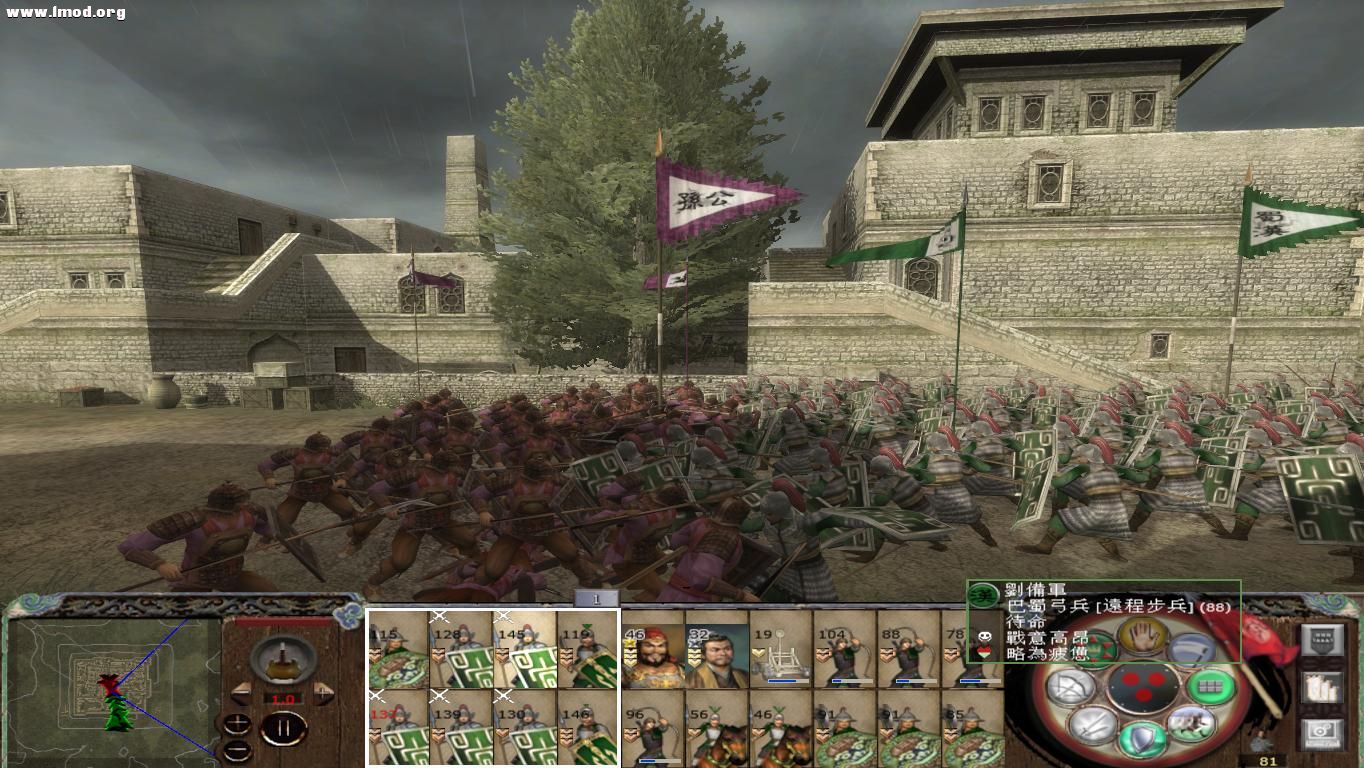Click the camera icon at bottom right
Viewport: 1364px width, 768px height.
click(x=1321, y=732)
